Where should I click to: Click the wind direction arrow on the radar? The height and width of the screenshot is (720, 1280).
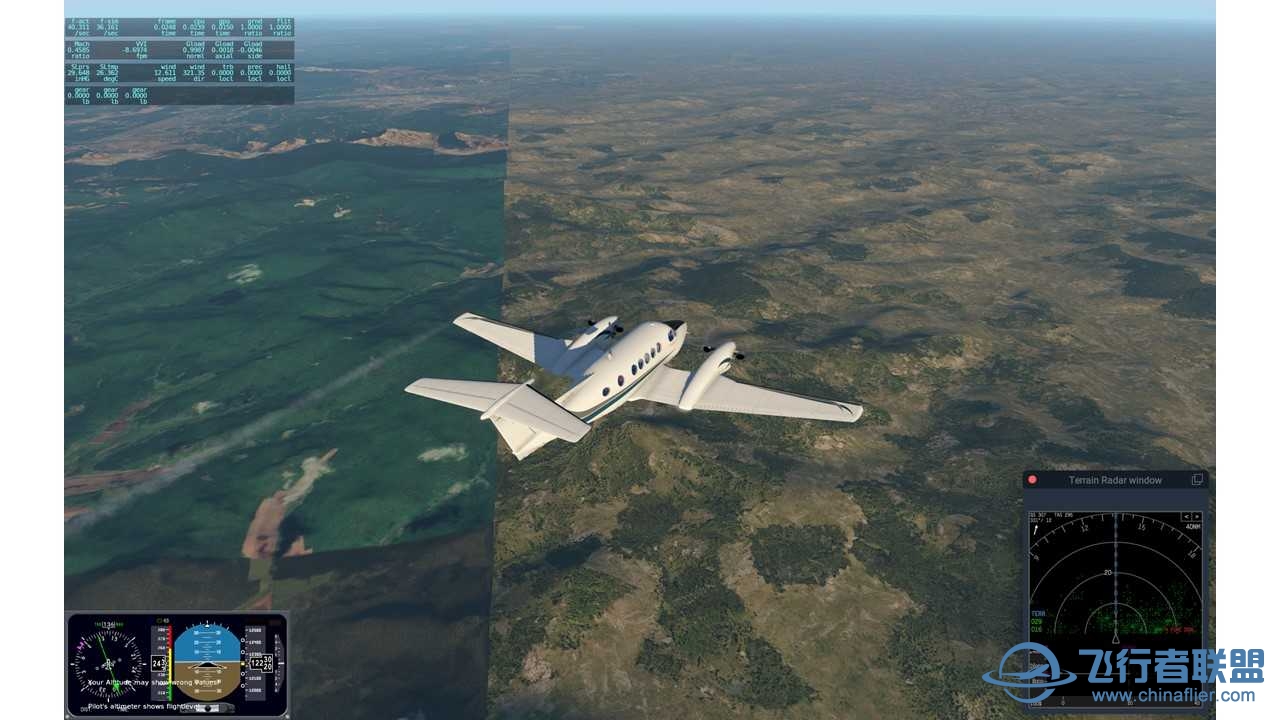click(1035, 528)
